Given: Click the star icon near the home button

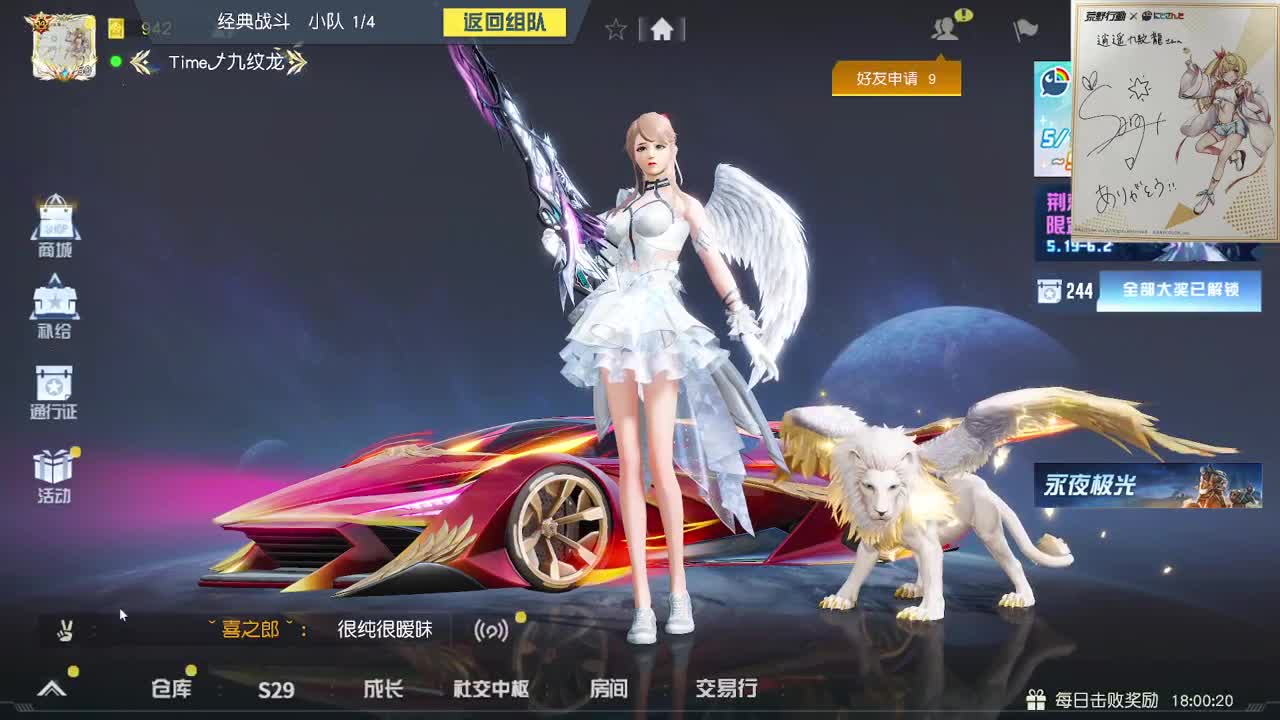Looking at the screenshot, I should tap(615, 29).
